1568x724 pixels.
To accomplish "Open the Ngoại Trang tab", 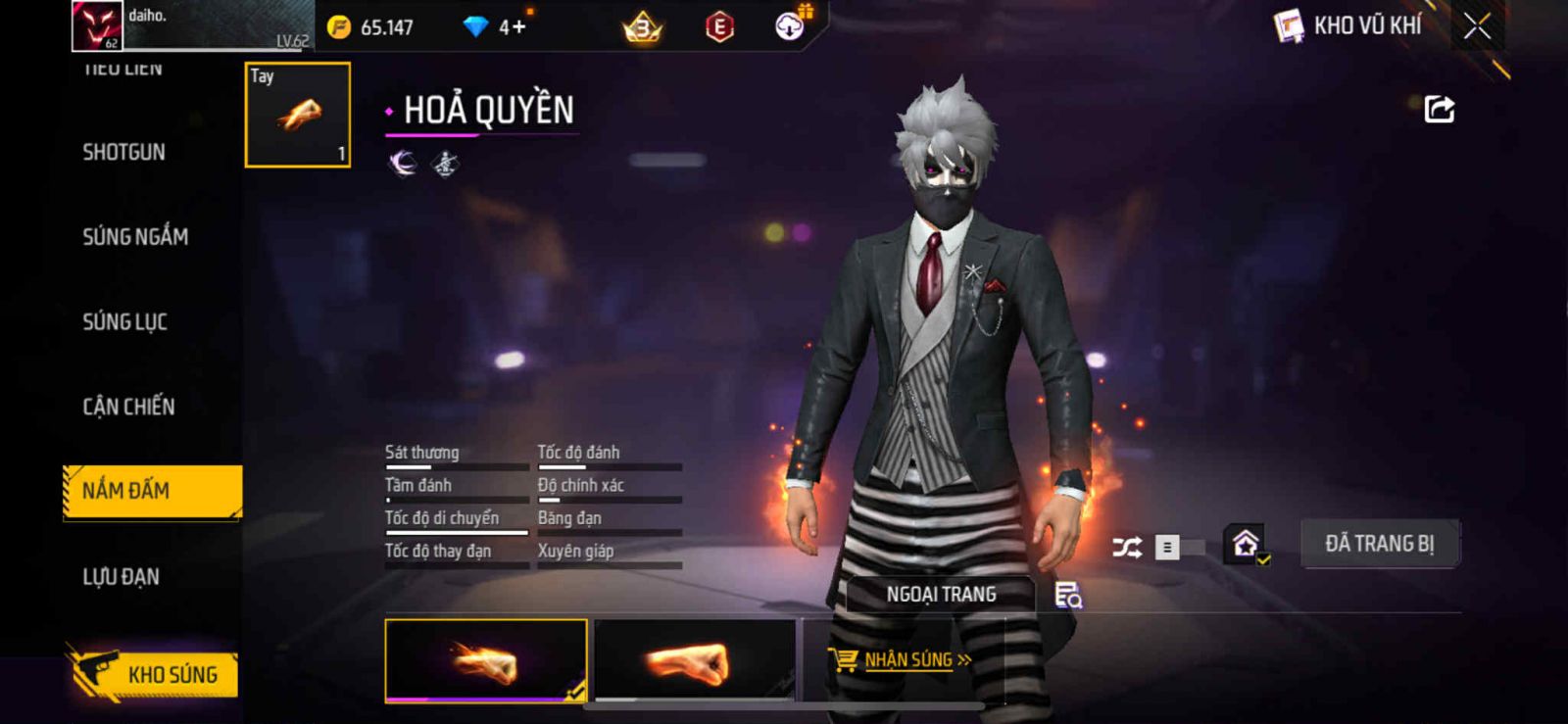I will 941,595.
